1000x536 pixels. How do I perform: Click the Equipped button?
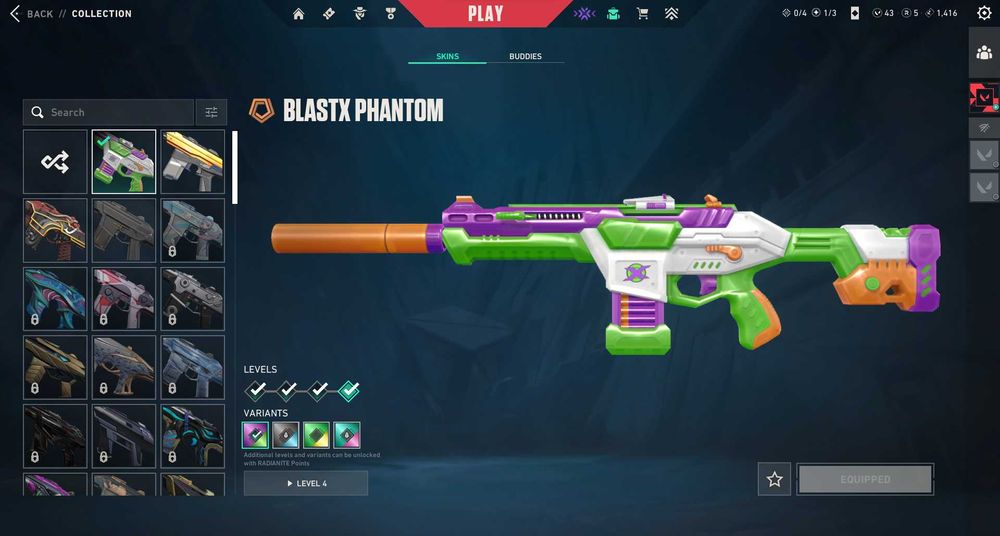[x=865, y=479]
